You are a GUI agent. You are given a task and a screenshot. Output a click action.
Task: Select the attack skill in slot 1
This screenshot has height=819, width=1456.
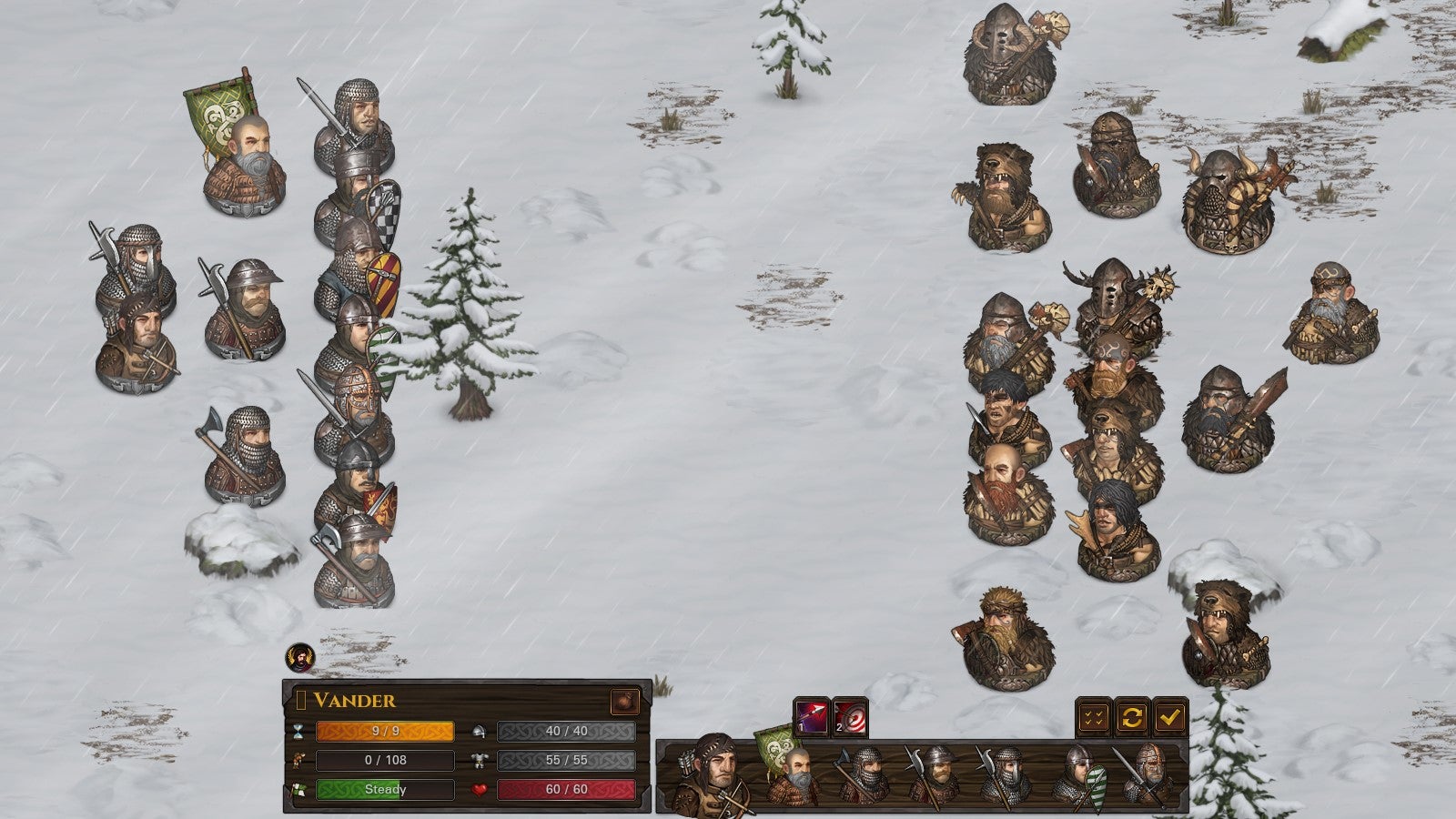(x=810, y=717)
